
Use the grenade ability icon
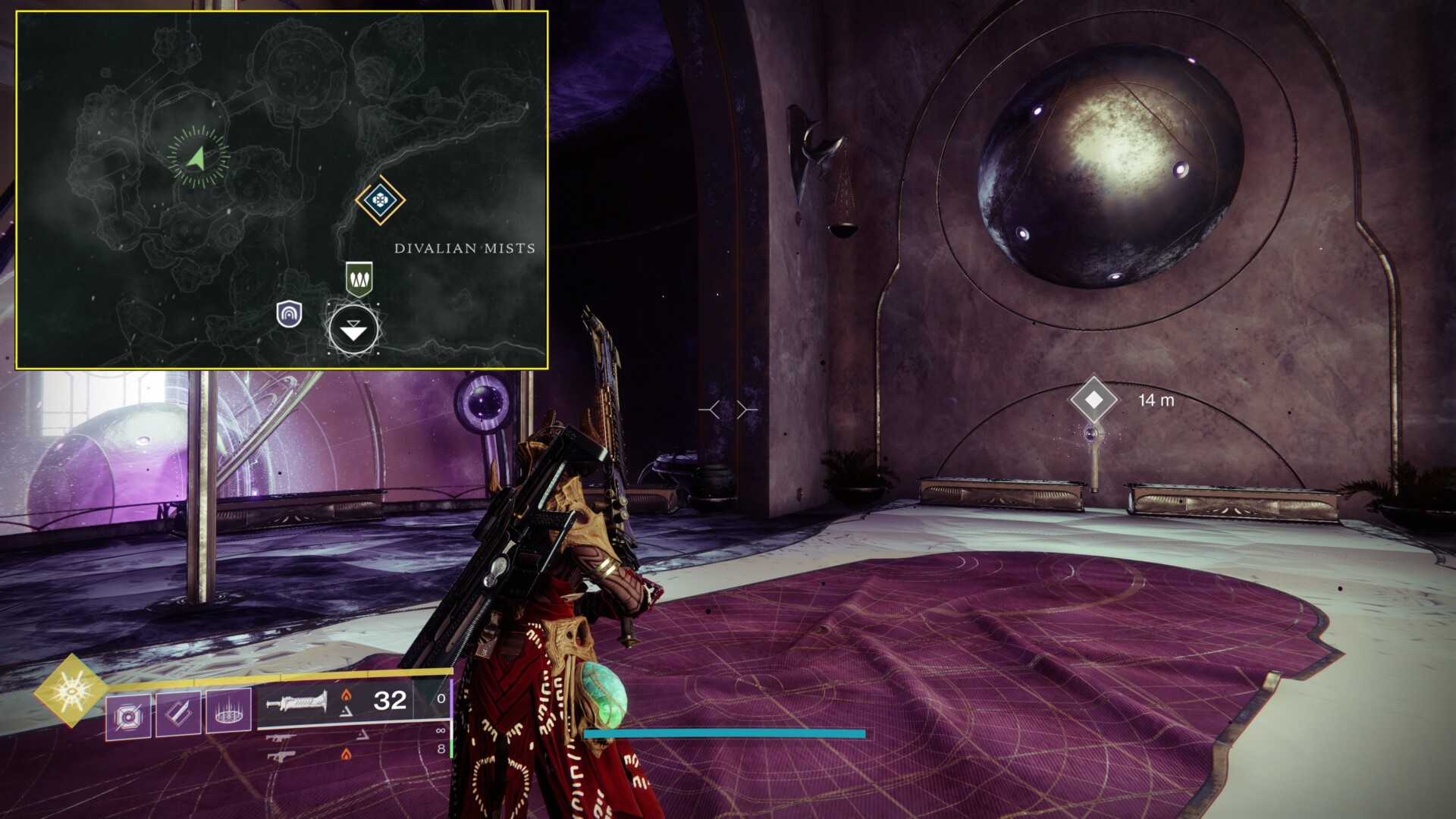tap(128, 714)
